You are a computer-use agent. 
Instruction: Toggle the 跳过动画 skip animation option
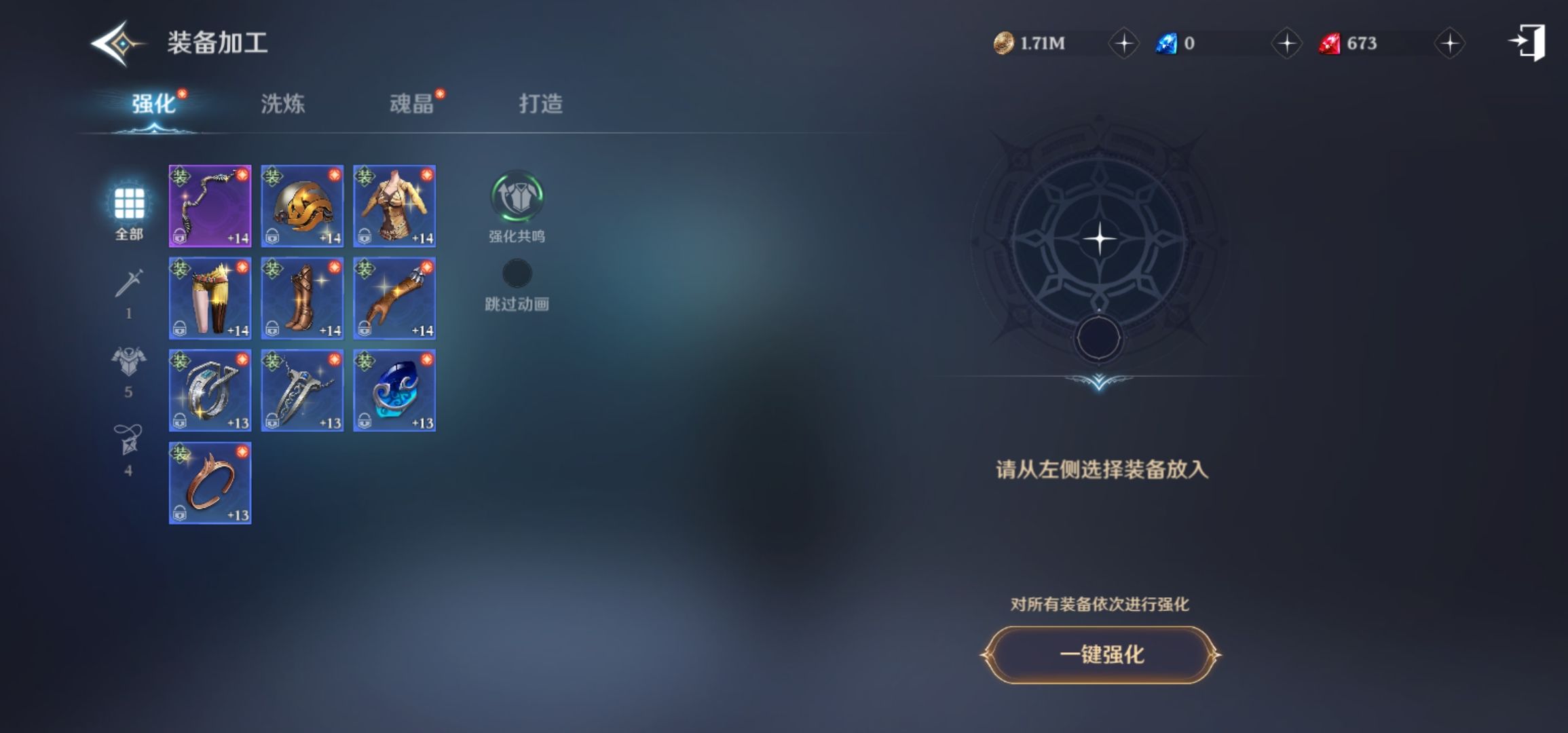(x=517, y=274)
